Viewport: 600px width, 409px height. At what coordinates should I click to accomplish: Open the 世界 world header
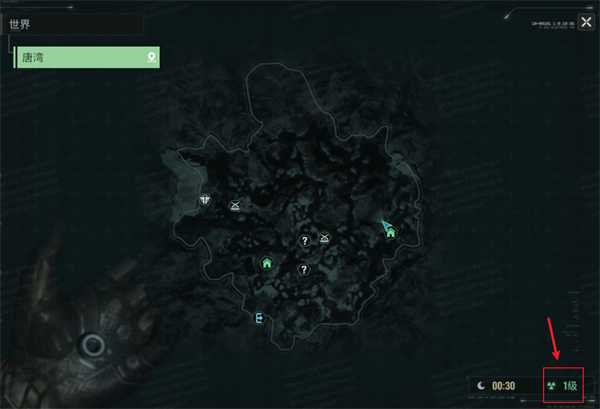[x=75, y=23]
